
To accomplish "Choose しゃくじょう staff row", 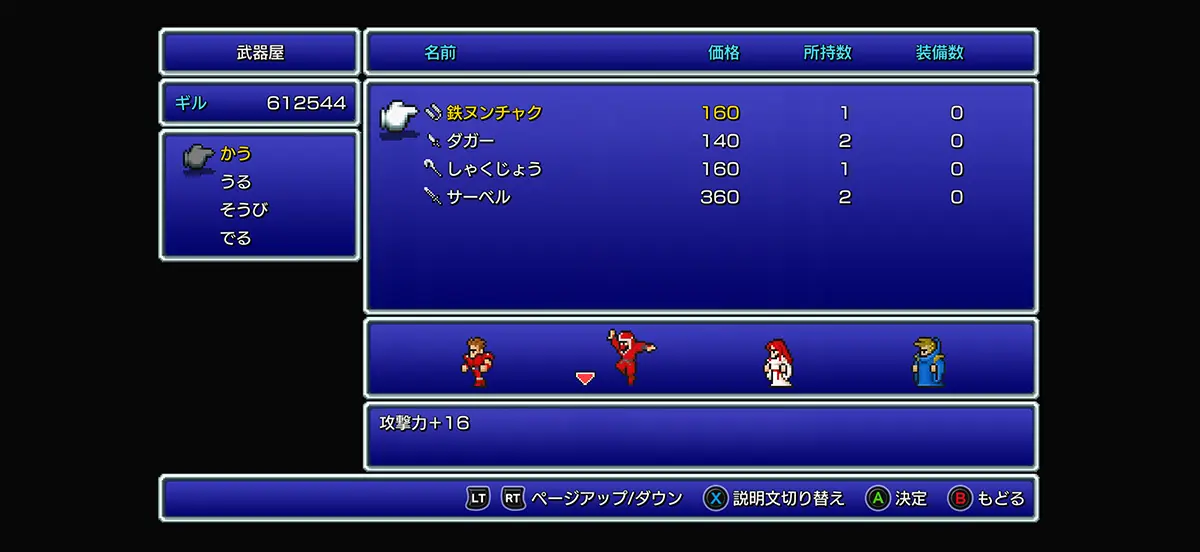I will coord(494,169).
